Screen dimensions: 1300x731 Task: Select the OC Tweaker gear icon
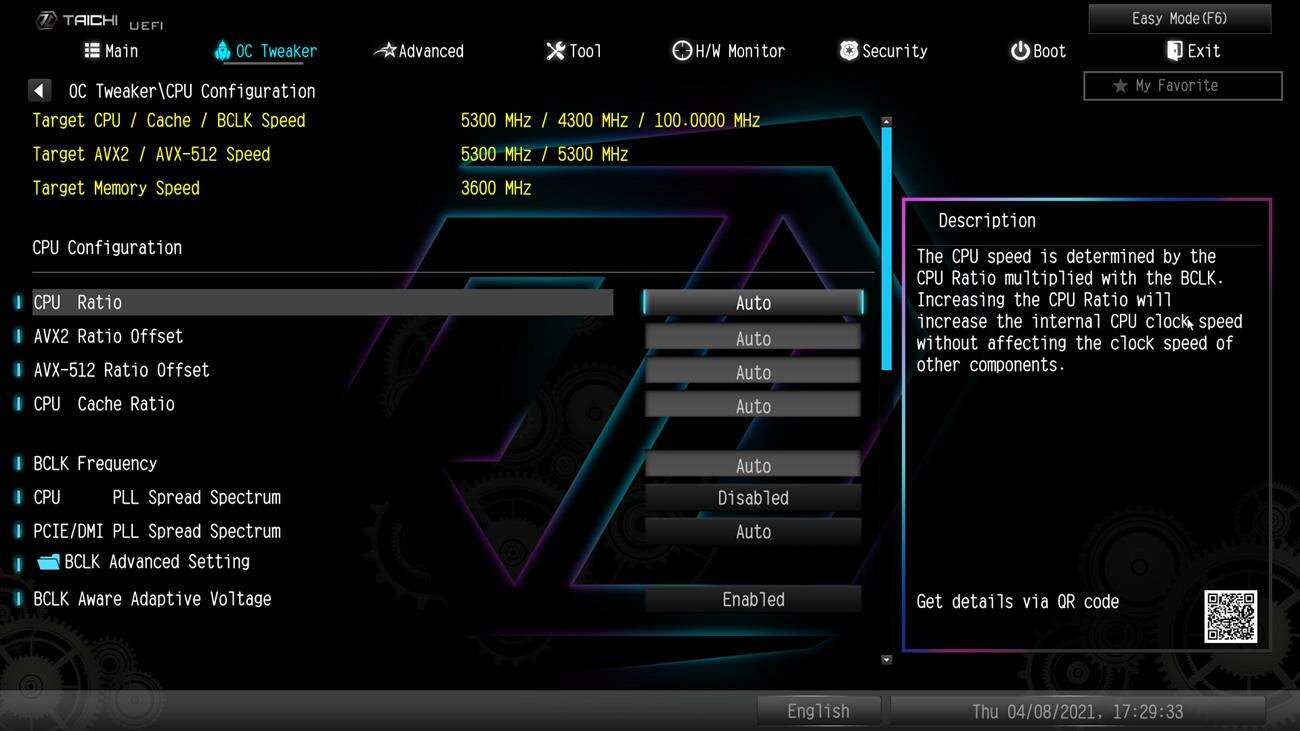pyautogui.click(x=222, y=50)
